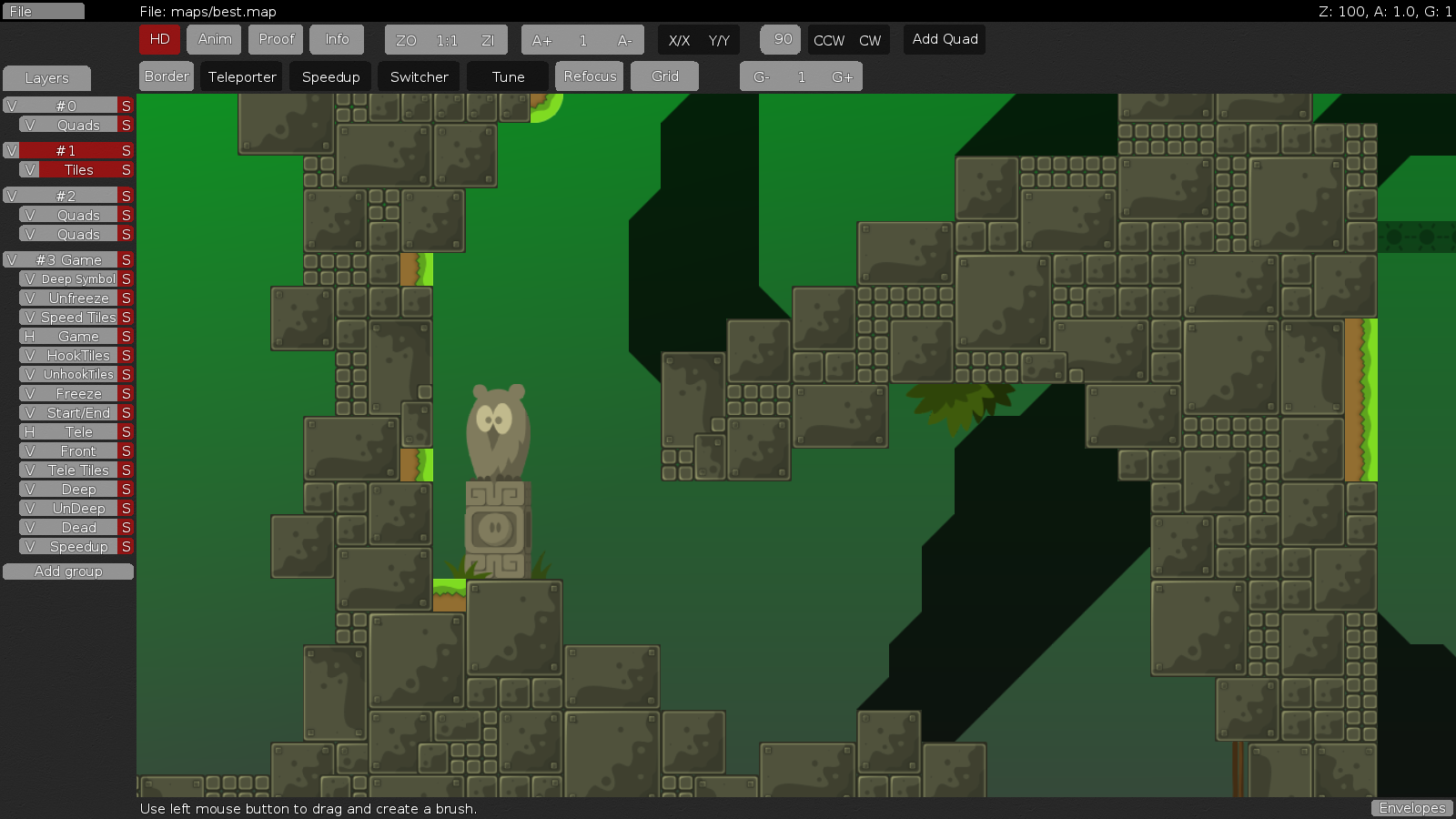Screen dimensions: 1456x819
Task: Open the Speedup tool
Action: point(330,77)
